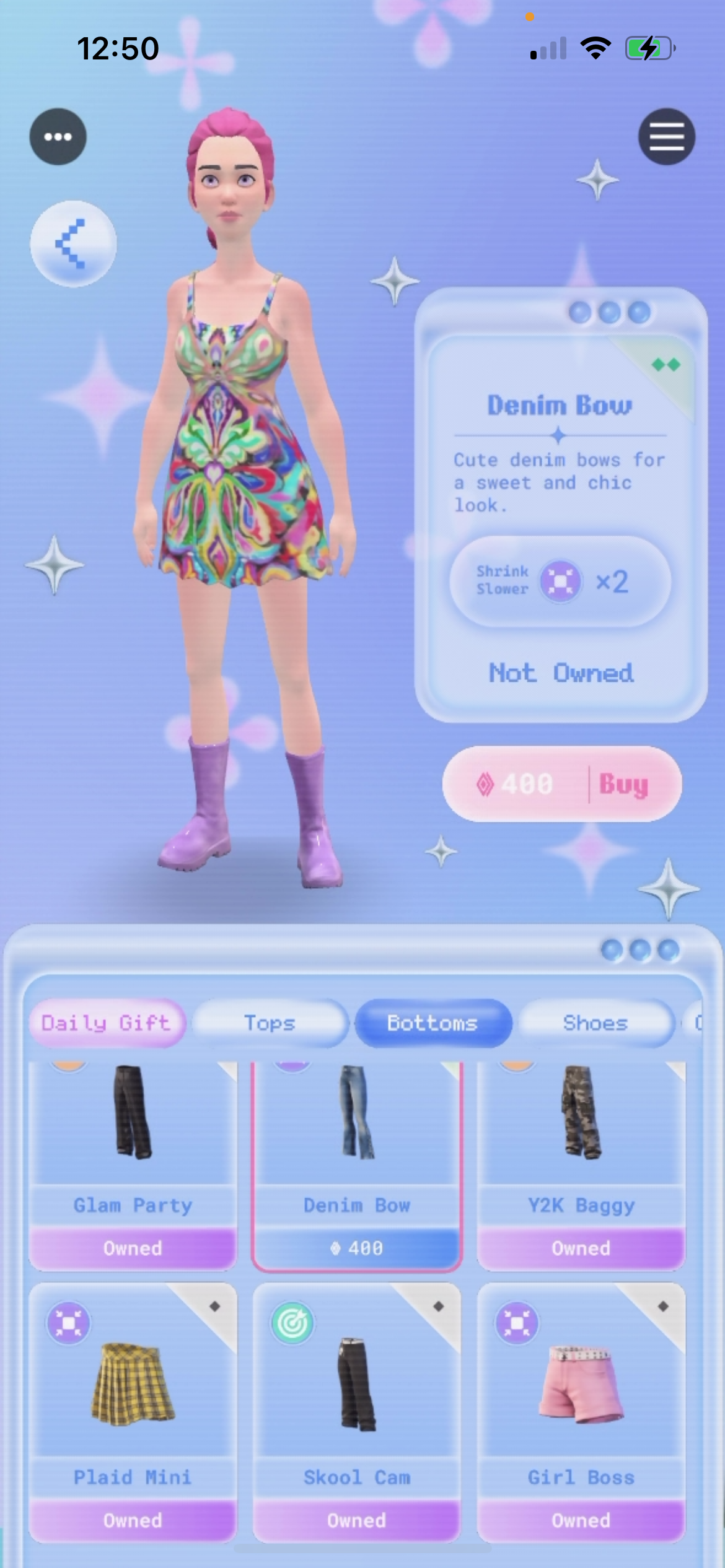The height and width of the screenshot is (1568, 725).
Task: Switch to the Daily Gift tab
Action: coord(106,1023)
